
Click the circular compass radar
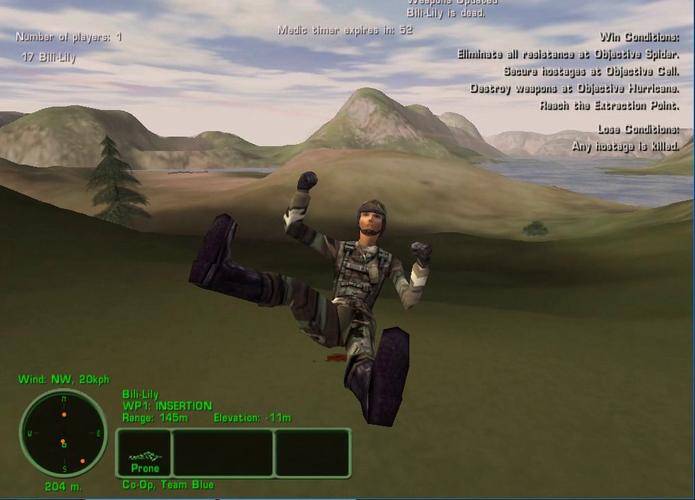[63, 433]
